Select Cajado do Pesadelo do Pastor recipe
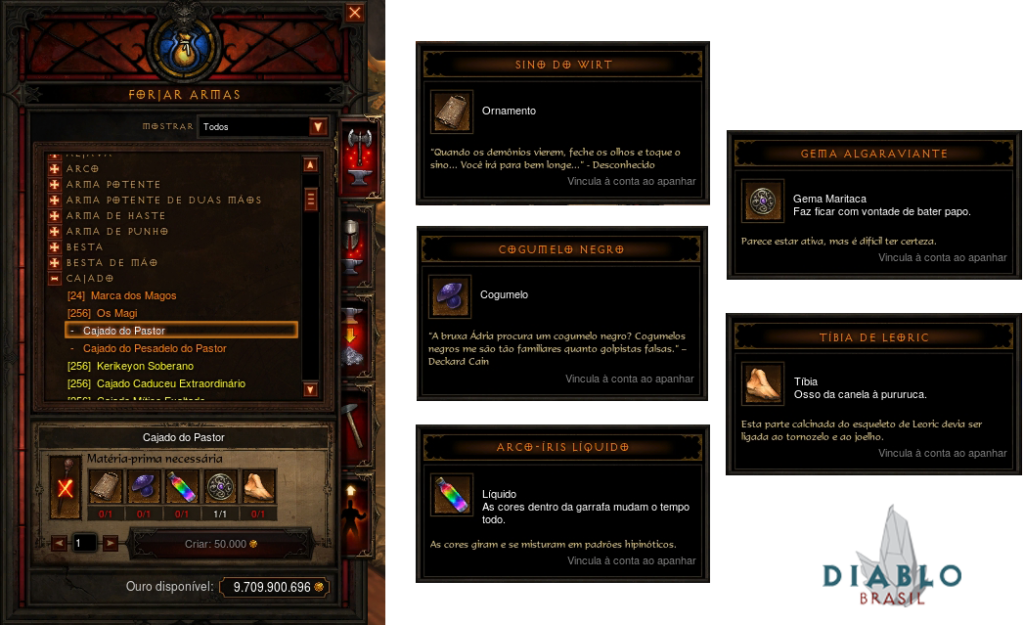The image size is (1024, 625). [154, 348]
